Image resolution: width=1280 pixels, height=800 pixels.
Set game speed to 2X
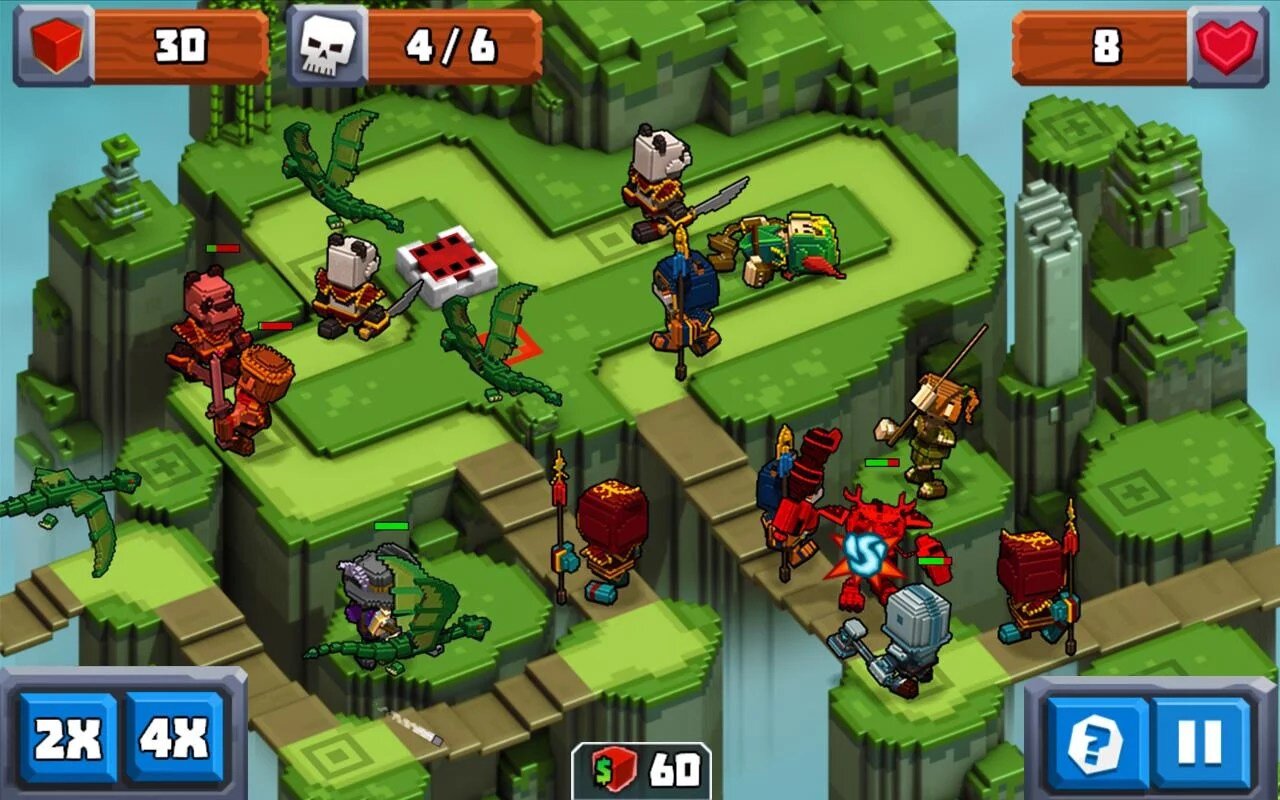(68, 740)
